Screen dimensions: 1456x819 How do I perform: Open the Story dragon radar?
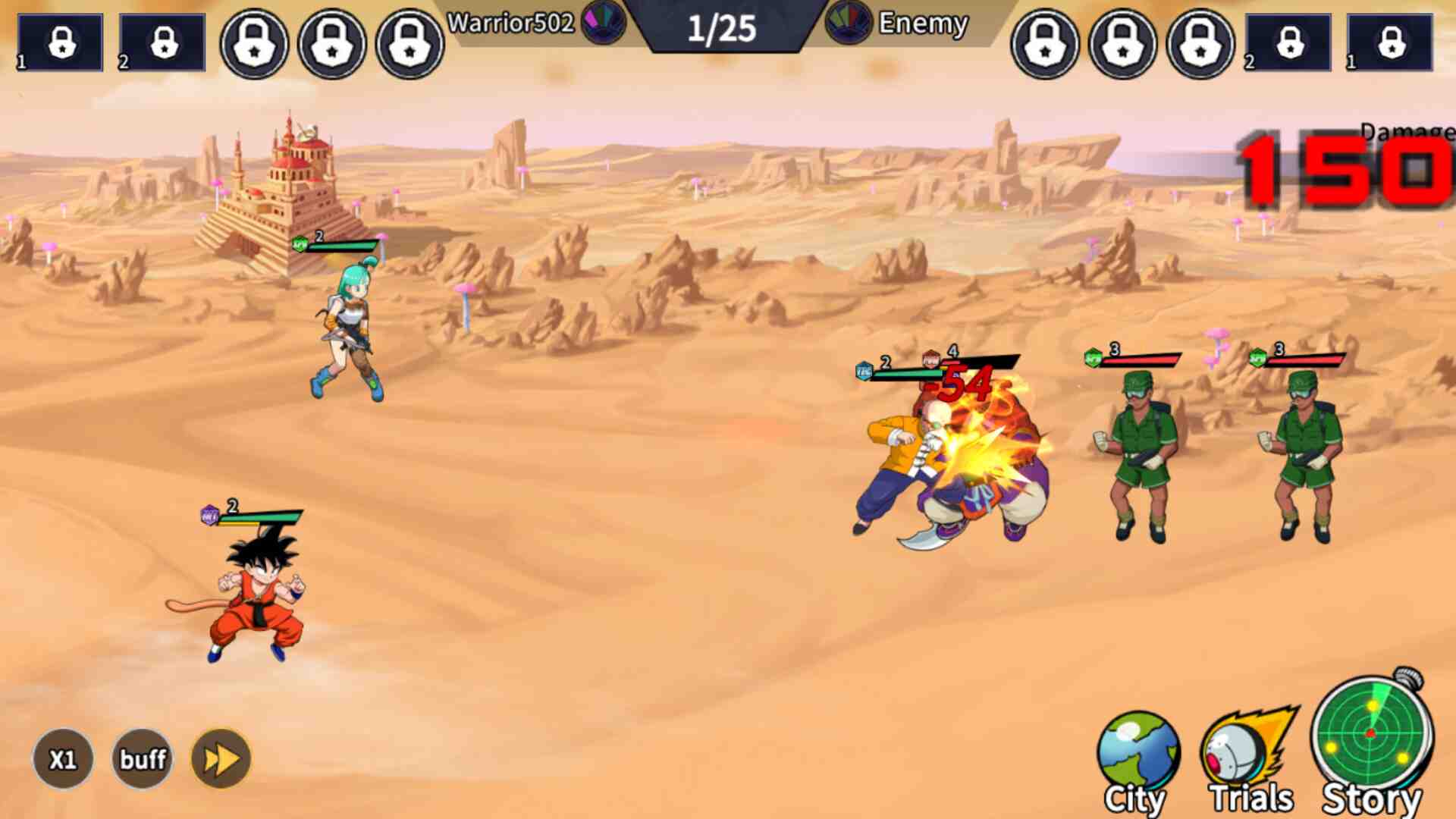pyautogui.click(x=1372, y=743)
